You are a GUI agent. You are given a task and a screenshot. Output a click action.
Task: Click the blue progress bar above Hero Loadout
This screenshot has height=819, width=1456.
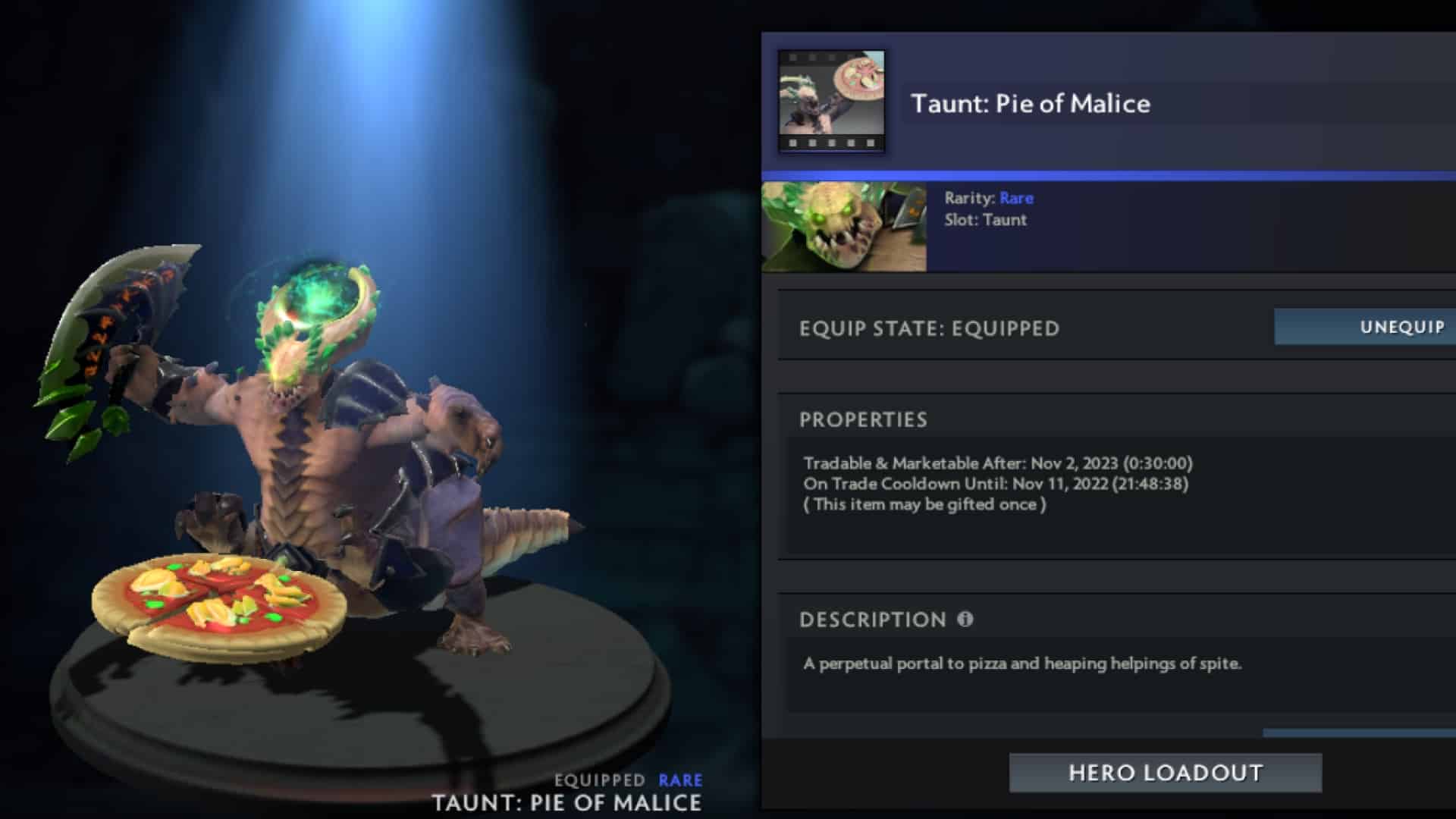[1357, 733]
